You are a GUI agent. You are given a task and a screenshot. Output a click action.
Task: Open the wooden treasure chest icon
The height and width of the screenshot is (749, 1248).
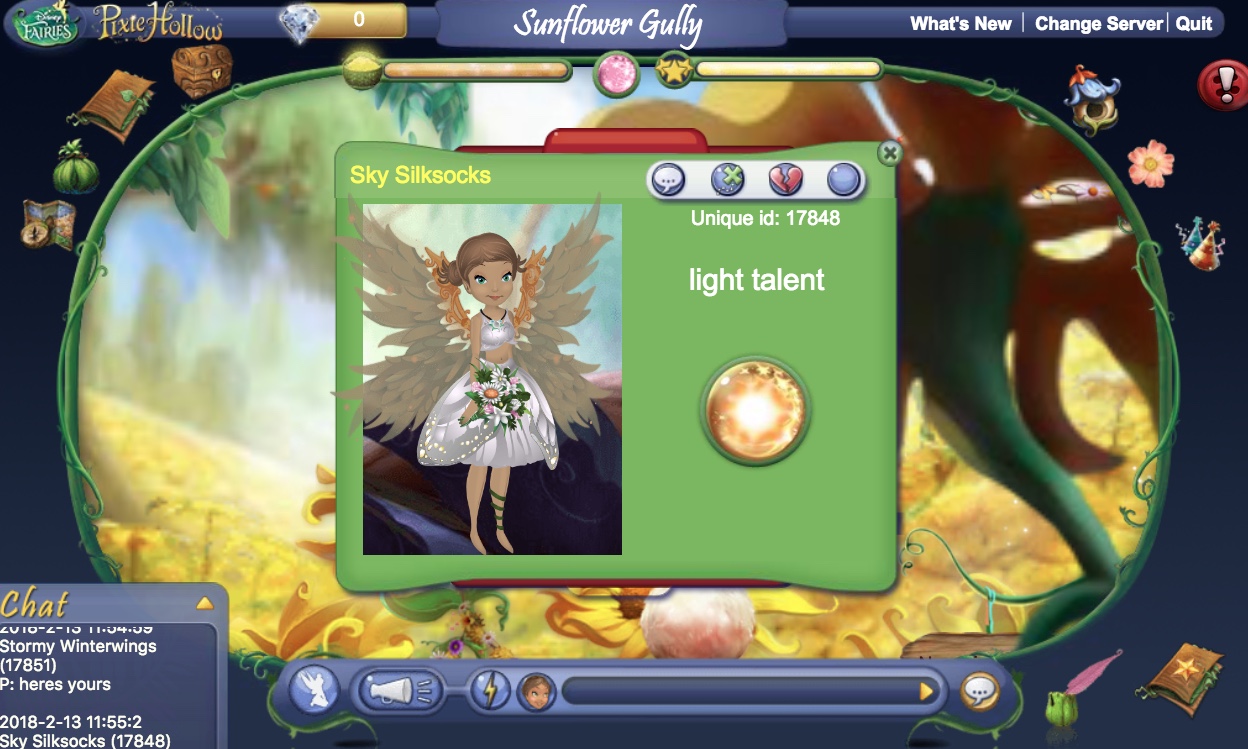click(x=201, y=70)
